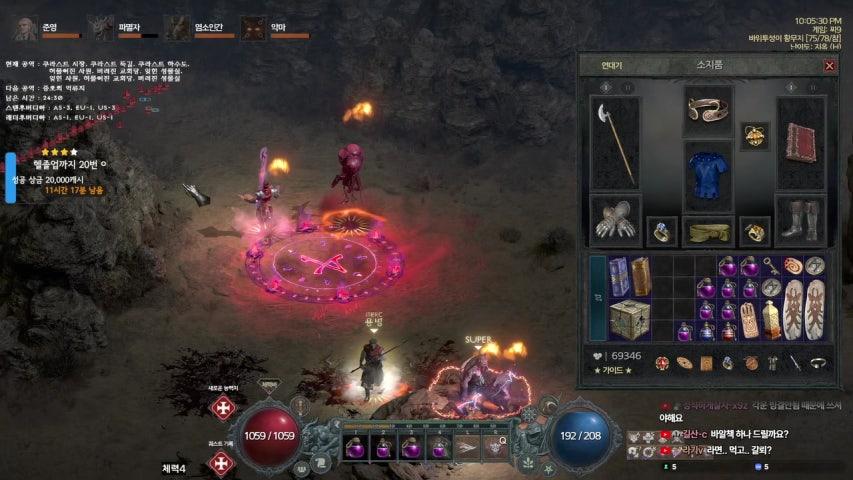The image size is (853, 480).
Task: Select the 파멸자 summon portrait
Action: [x=101, y=27]
